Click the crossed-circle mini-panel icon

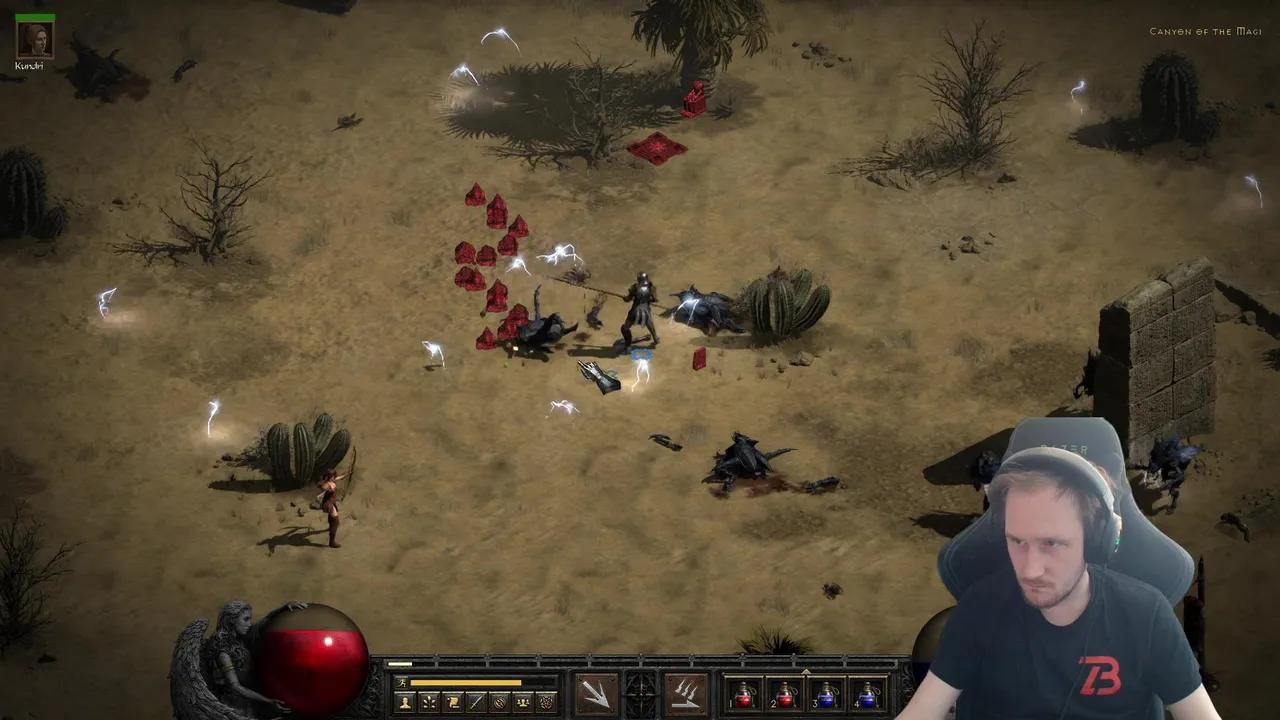tap(500, 702)
